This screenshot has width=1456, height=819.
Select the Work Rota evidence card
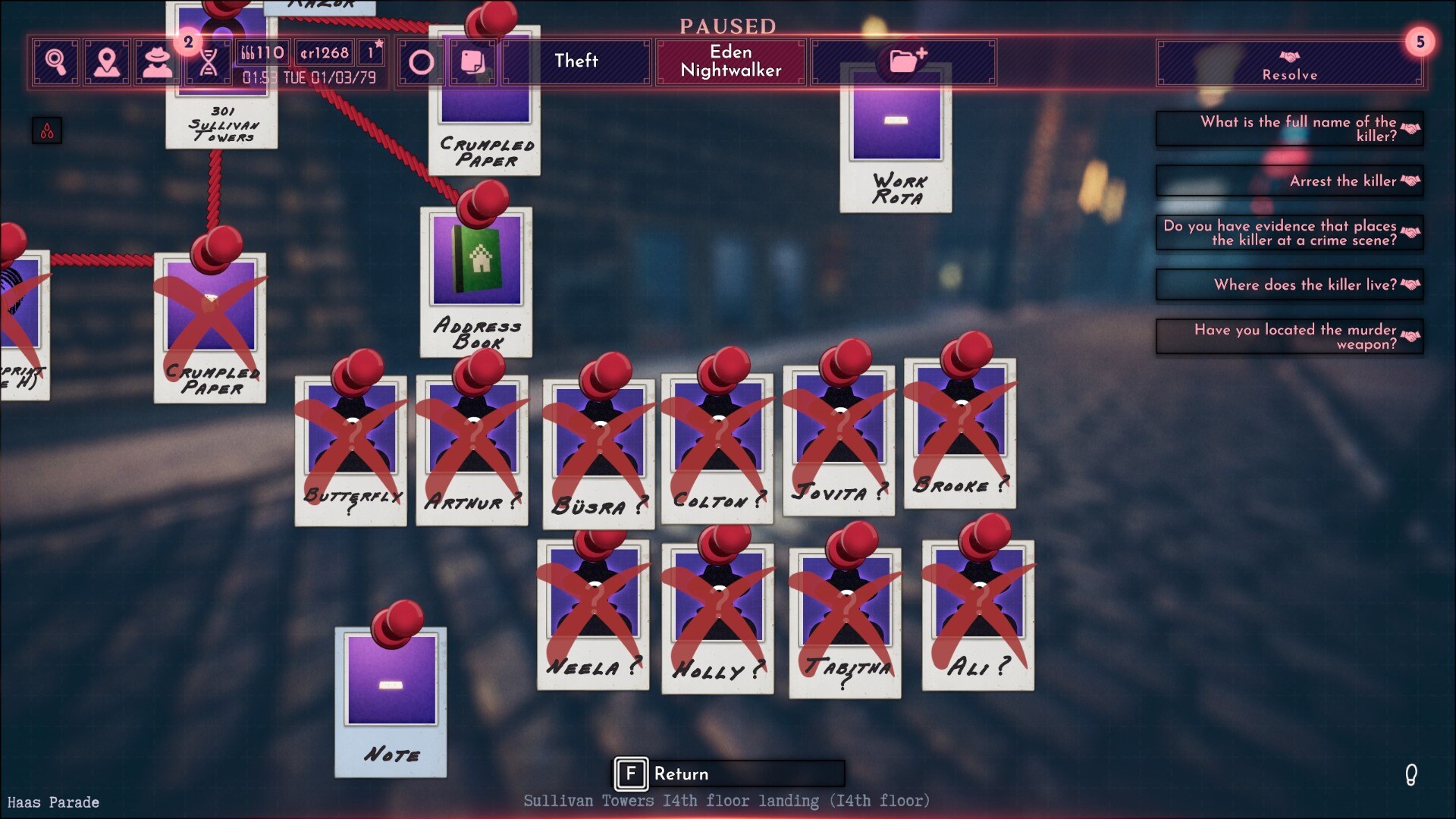coord(896,140)
